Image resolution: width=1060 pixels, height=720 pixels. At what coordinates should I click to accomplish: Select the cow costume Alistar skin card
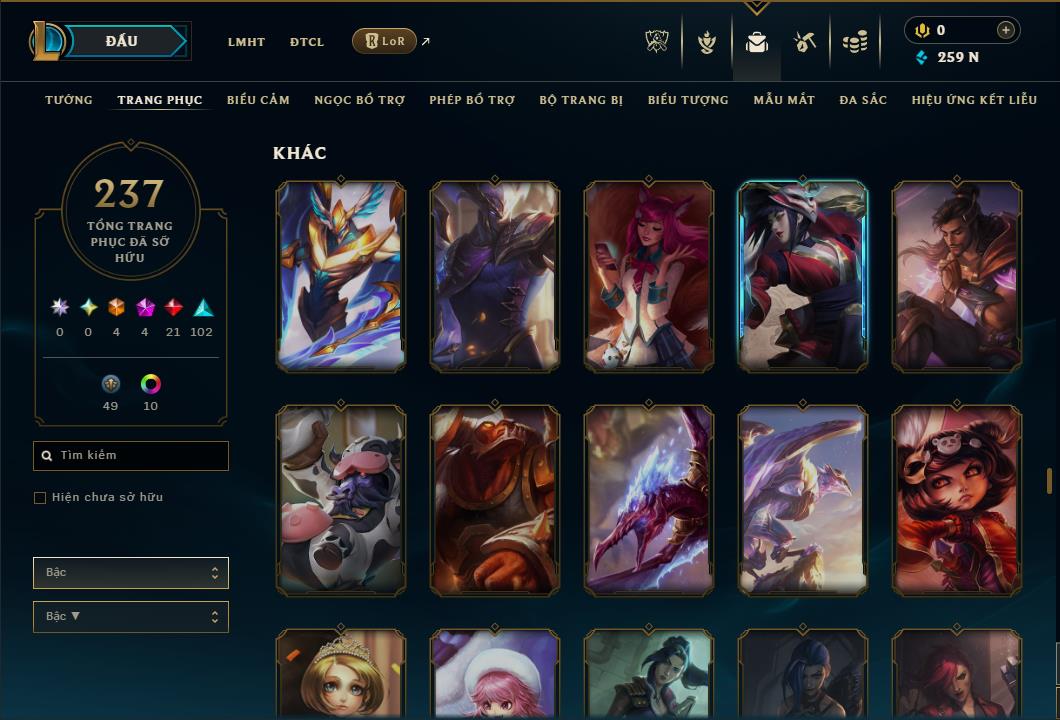click(x=341, y=500)
